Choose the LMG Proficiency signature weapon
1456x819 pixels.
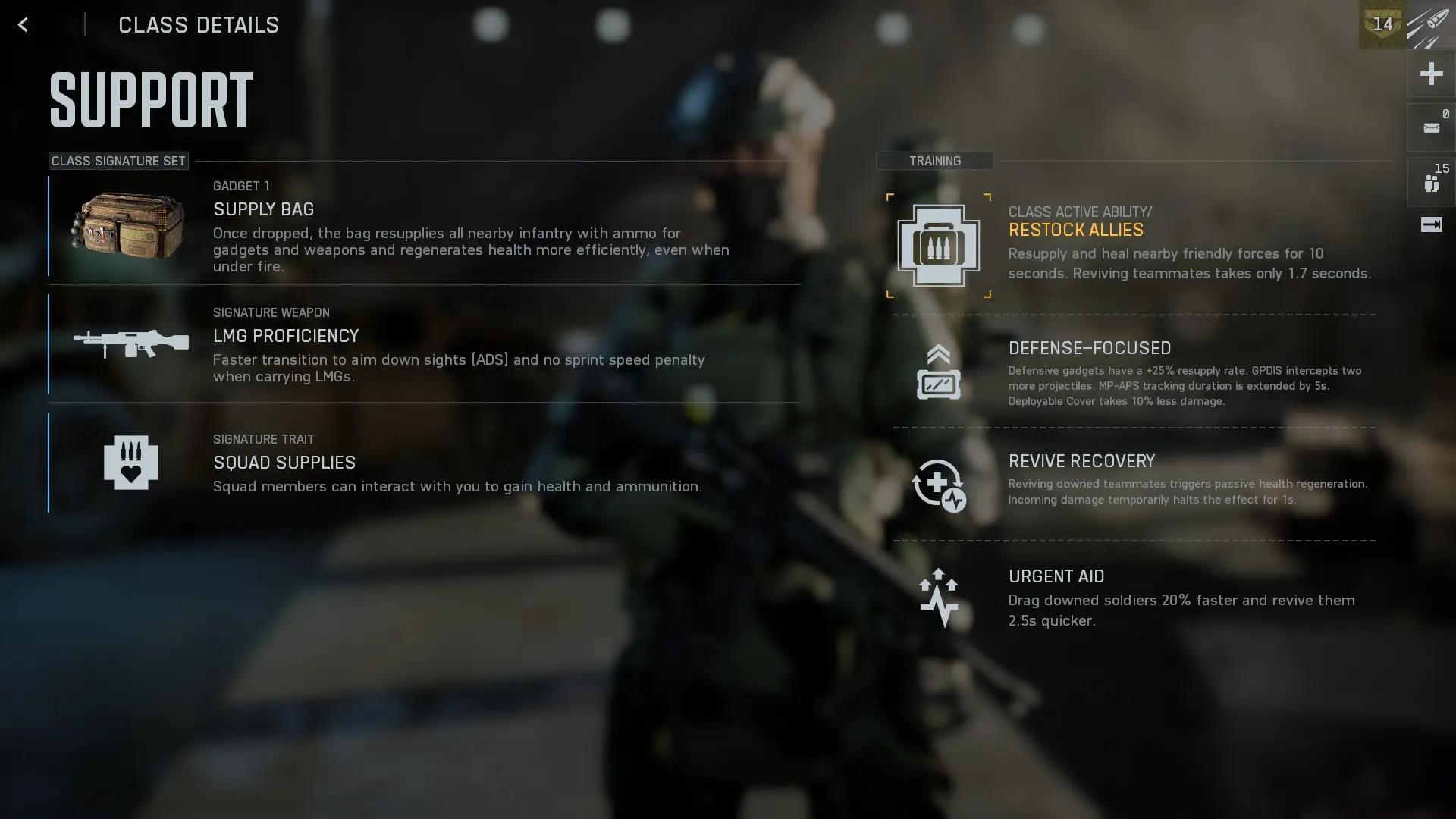pyautogui.click(x=423, y=344)
